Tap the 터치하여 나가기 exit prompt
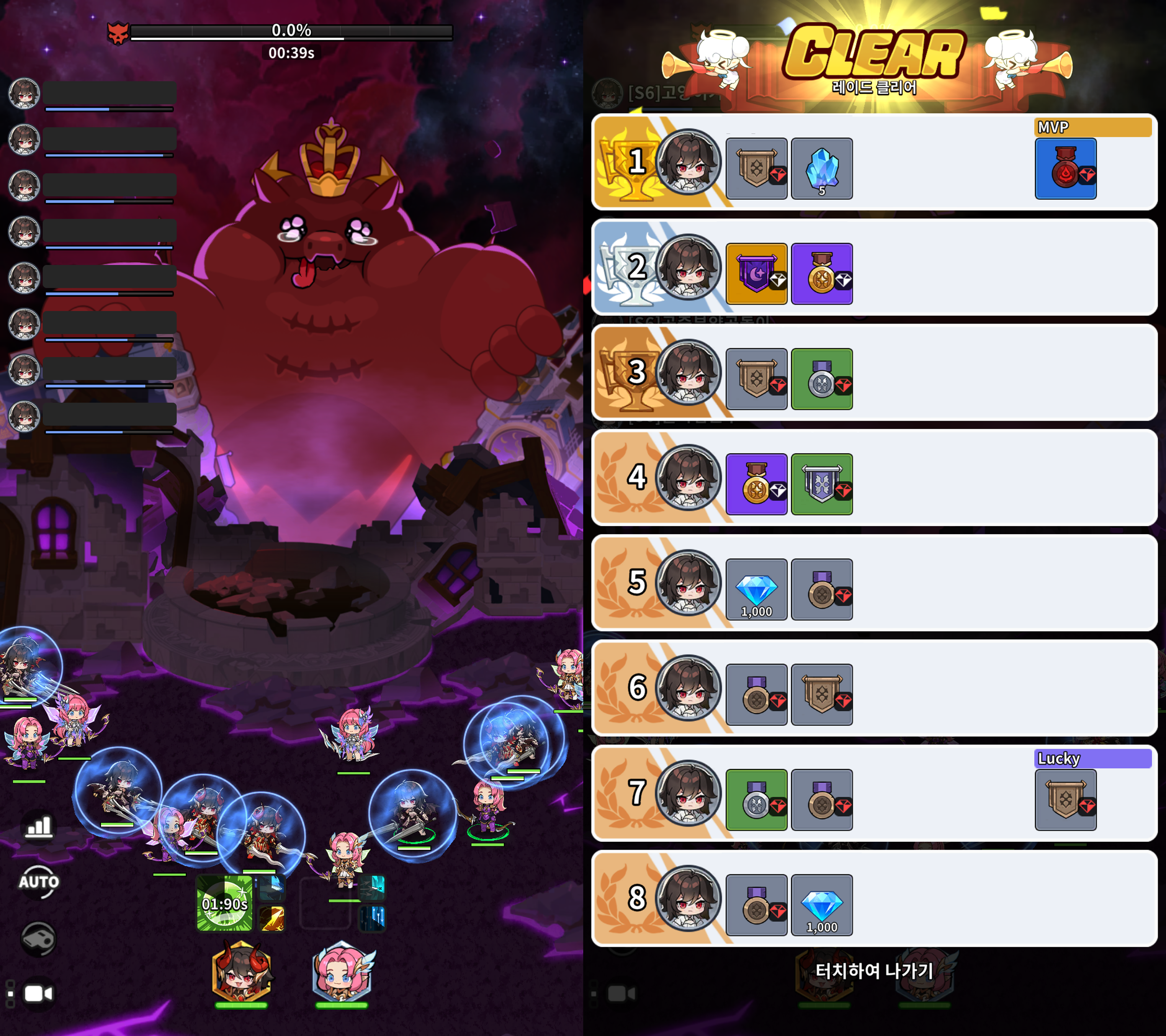 [x=873, y=970]
